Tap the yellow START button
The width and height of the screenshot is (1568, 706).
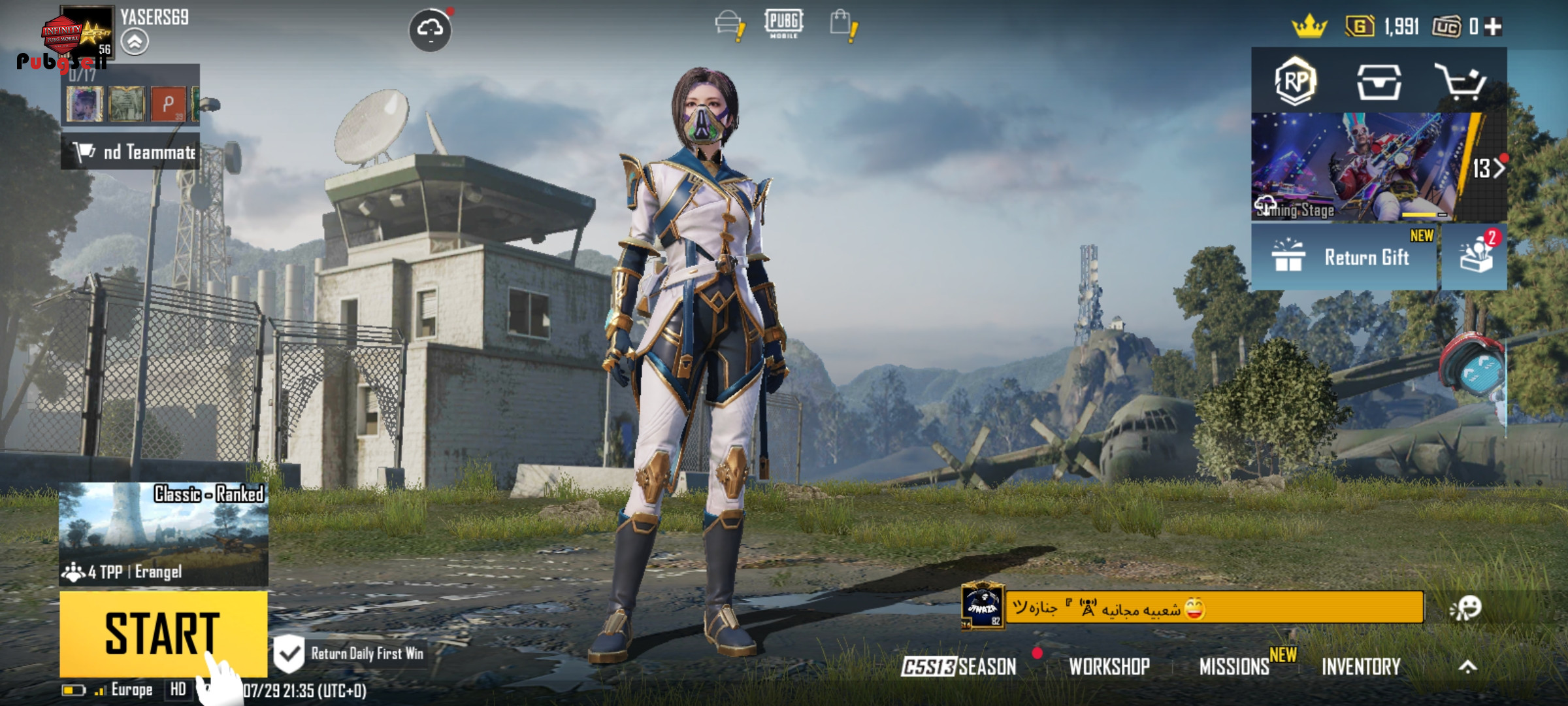click(x=163, y=633)
